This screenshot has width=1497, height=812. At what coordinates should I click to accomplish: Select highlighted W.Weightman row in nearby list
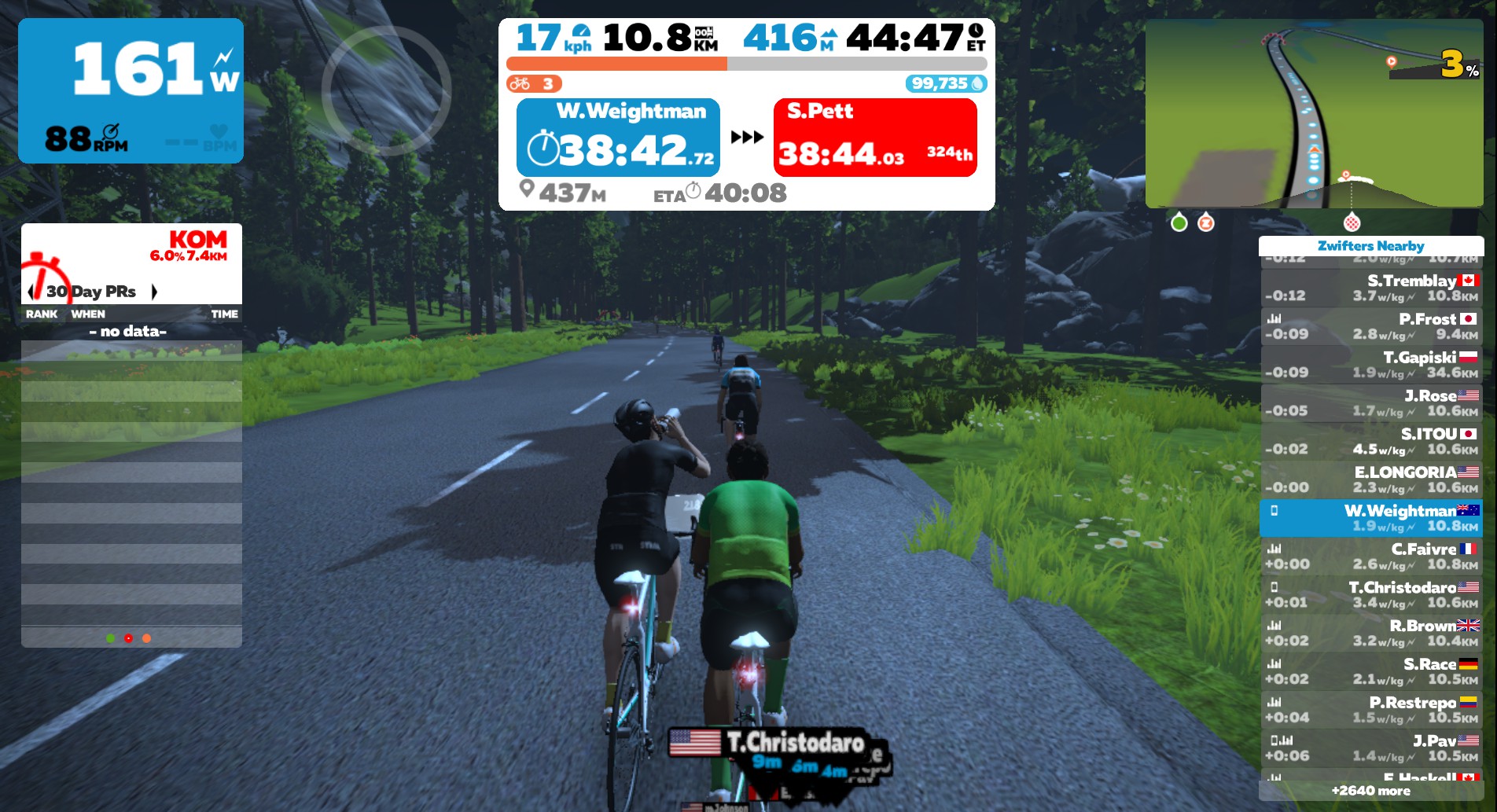click(x=1371, y=518)
